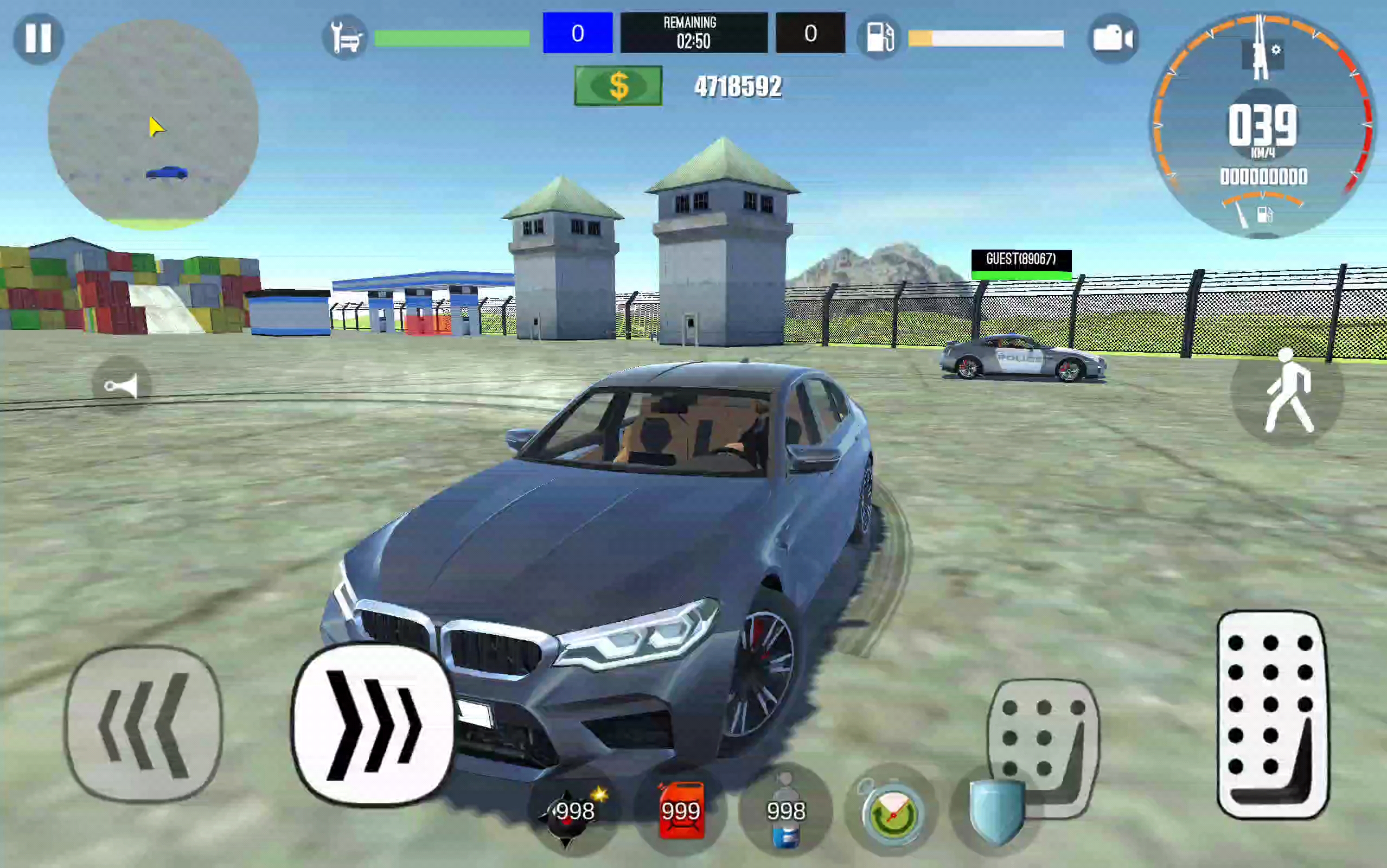Steer left with the left arrow button
This screenshot has width=1387, height=868.
point(143,723)
